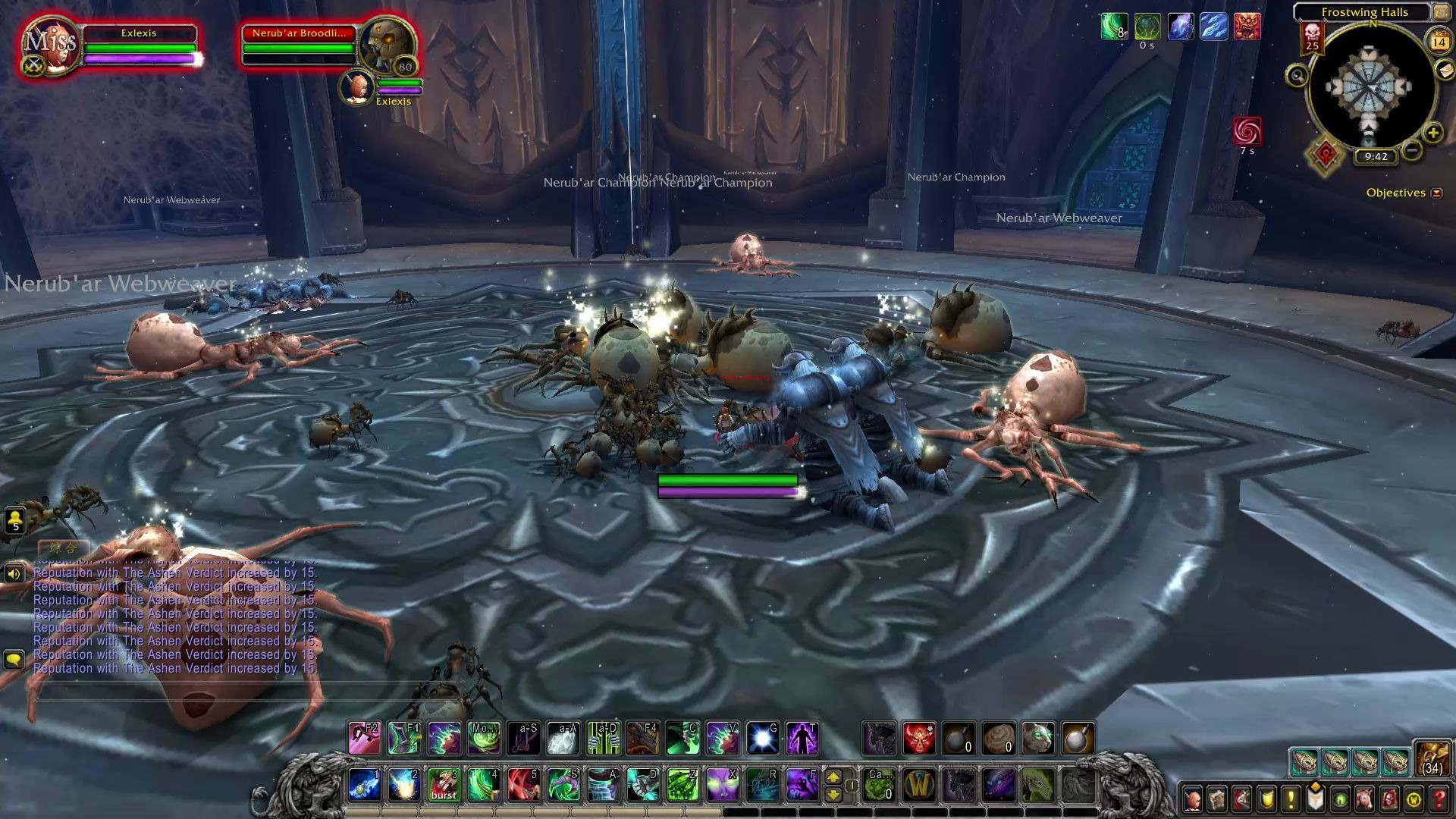The image size is (1456, 819).
Task: Click the Horde PvP emblem by the minimap
Action: [1325, 155]
